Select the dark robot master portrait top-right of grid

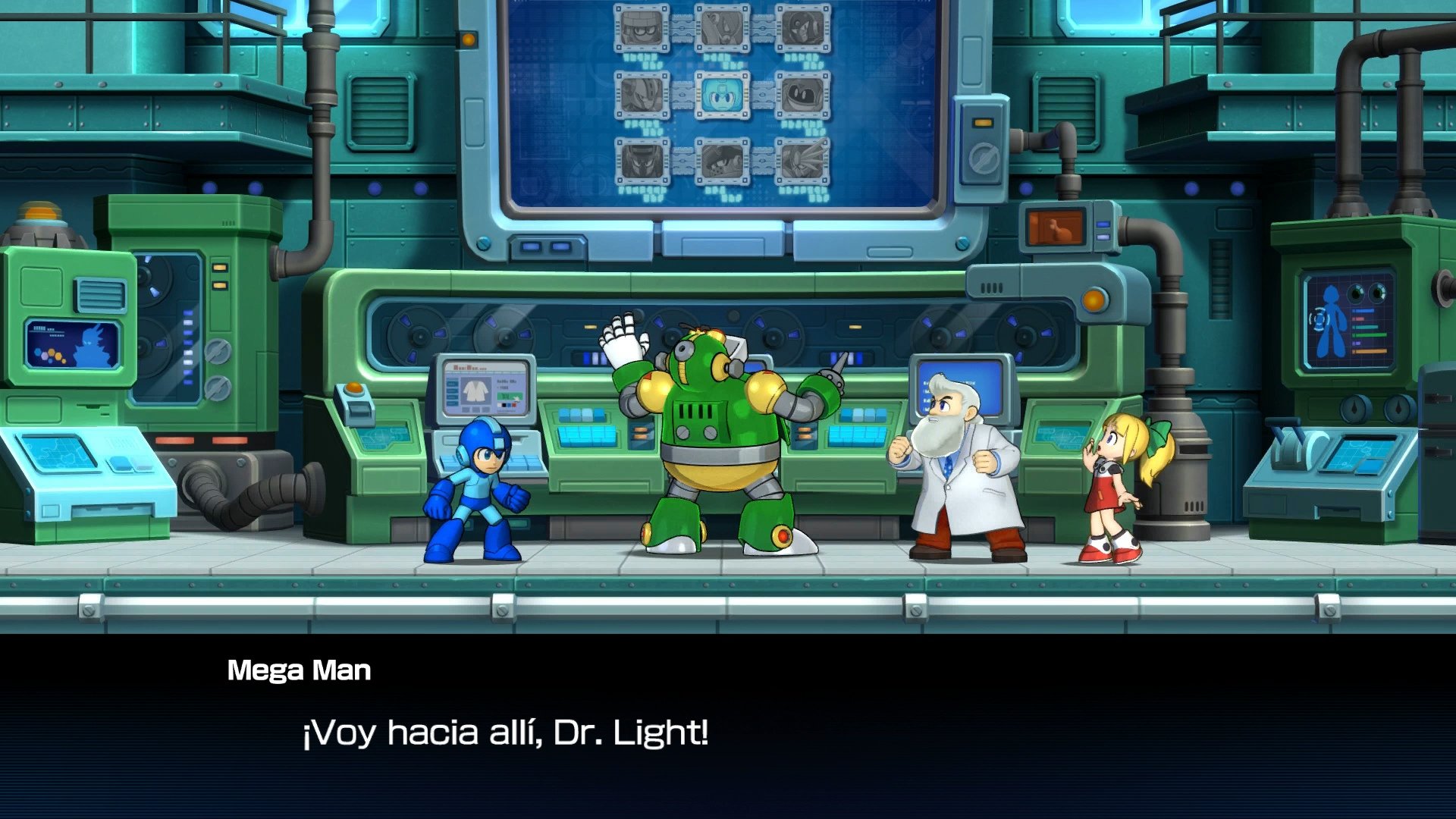803,29
